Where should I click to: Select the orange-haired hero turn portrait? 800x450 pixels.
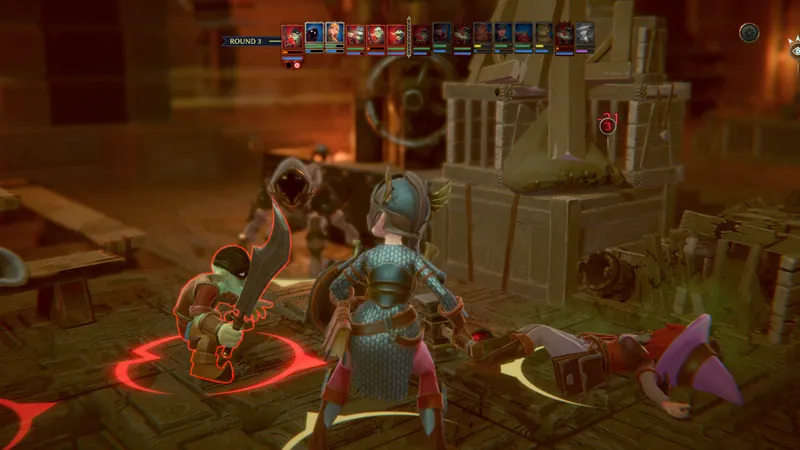point(335,36)
